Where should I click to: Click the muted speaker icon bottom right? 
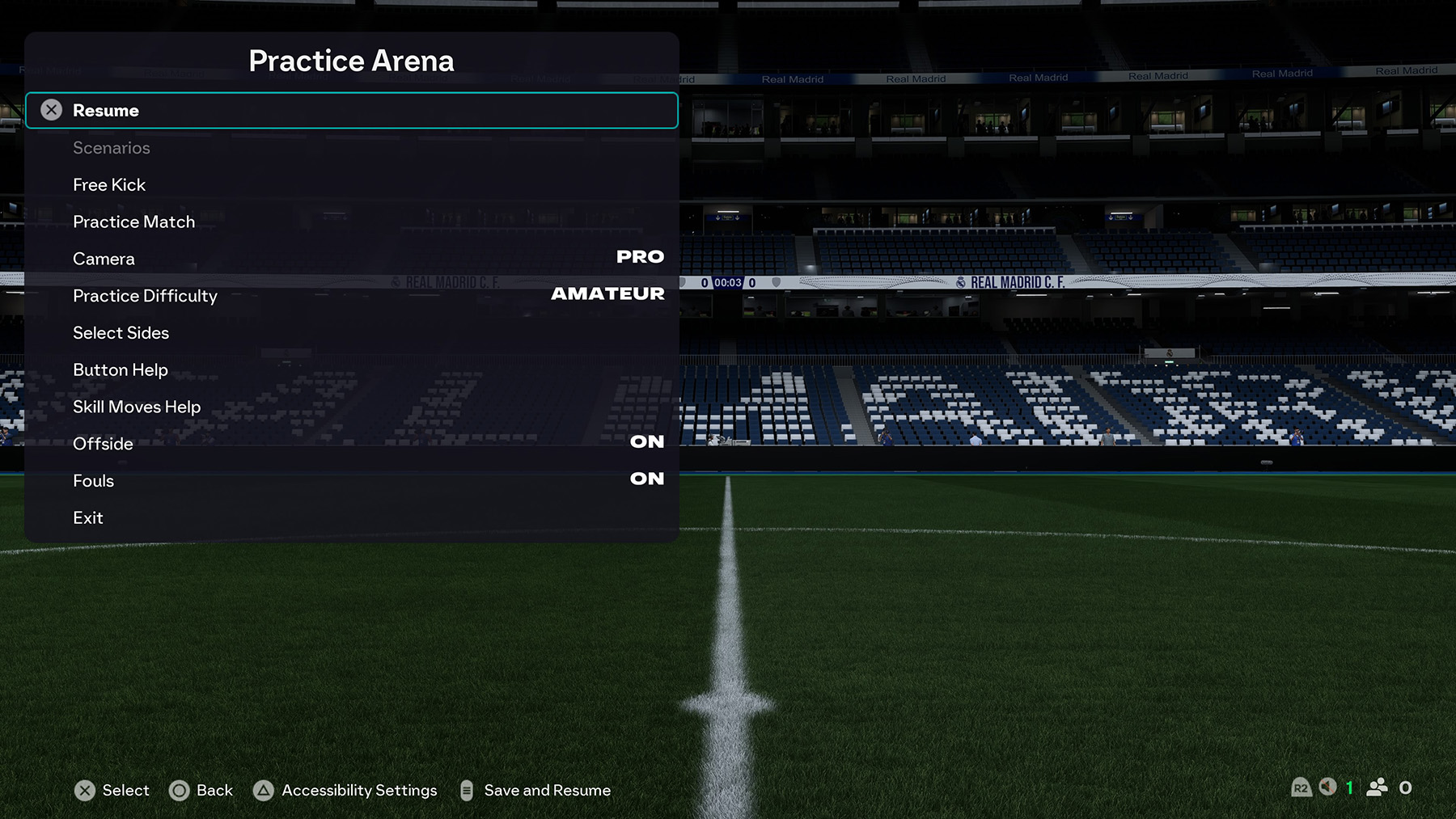1327,787
